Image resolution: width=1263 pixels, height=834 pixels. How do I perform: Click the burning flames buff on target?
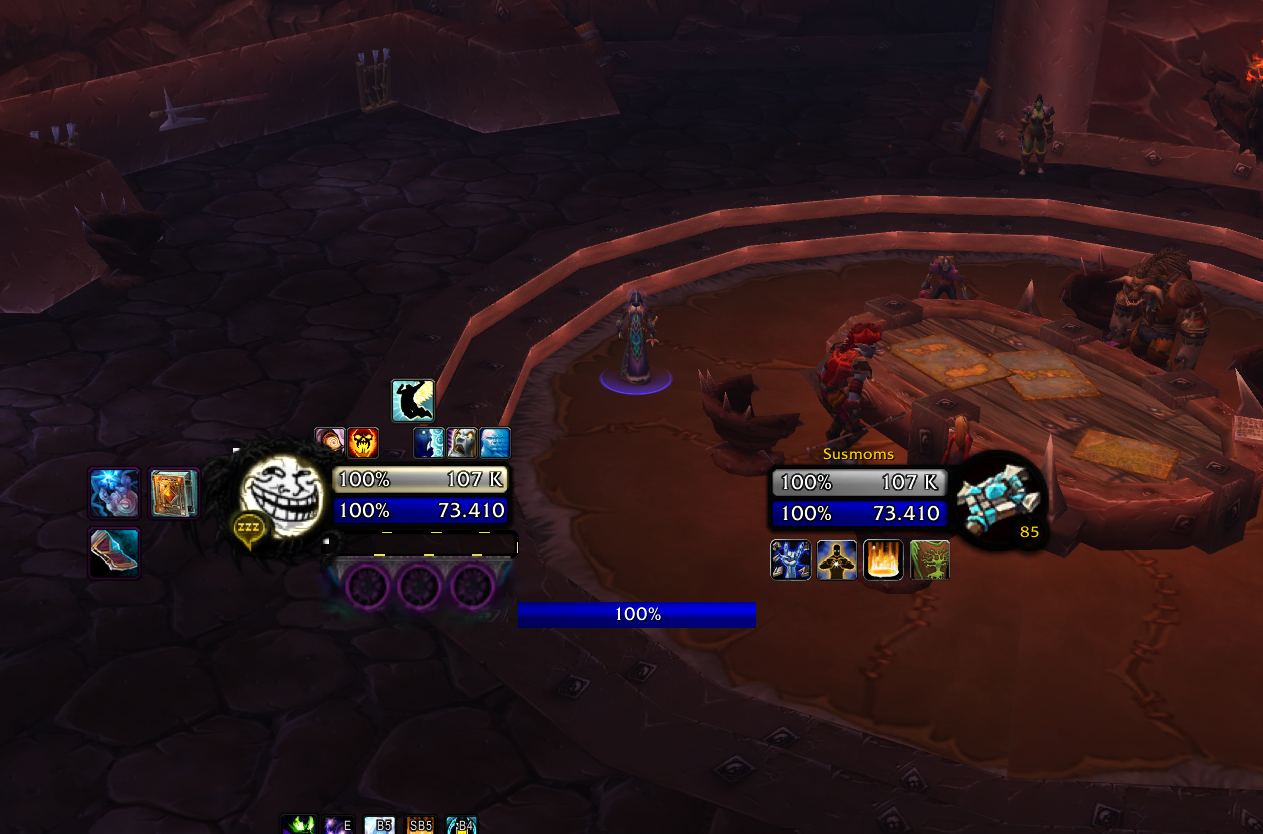point(883,560)
